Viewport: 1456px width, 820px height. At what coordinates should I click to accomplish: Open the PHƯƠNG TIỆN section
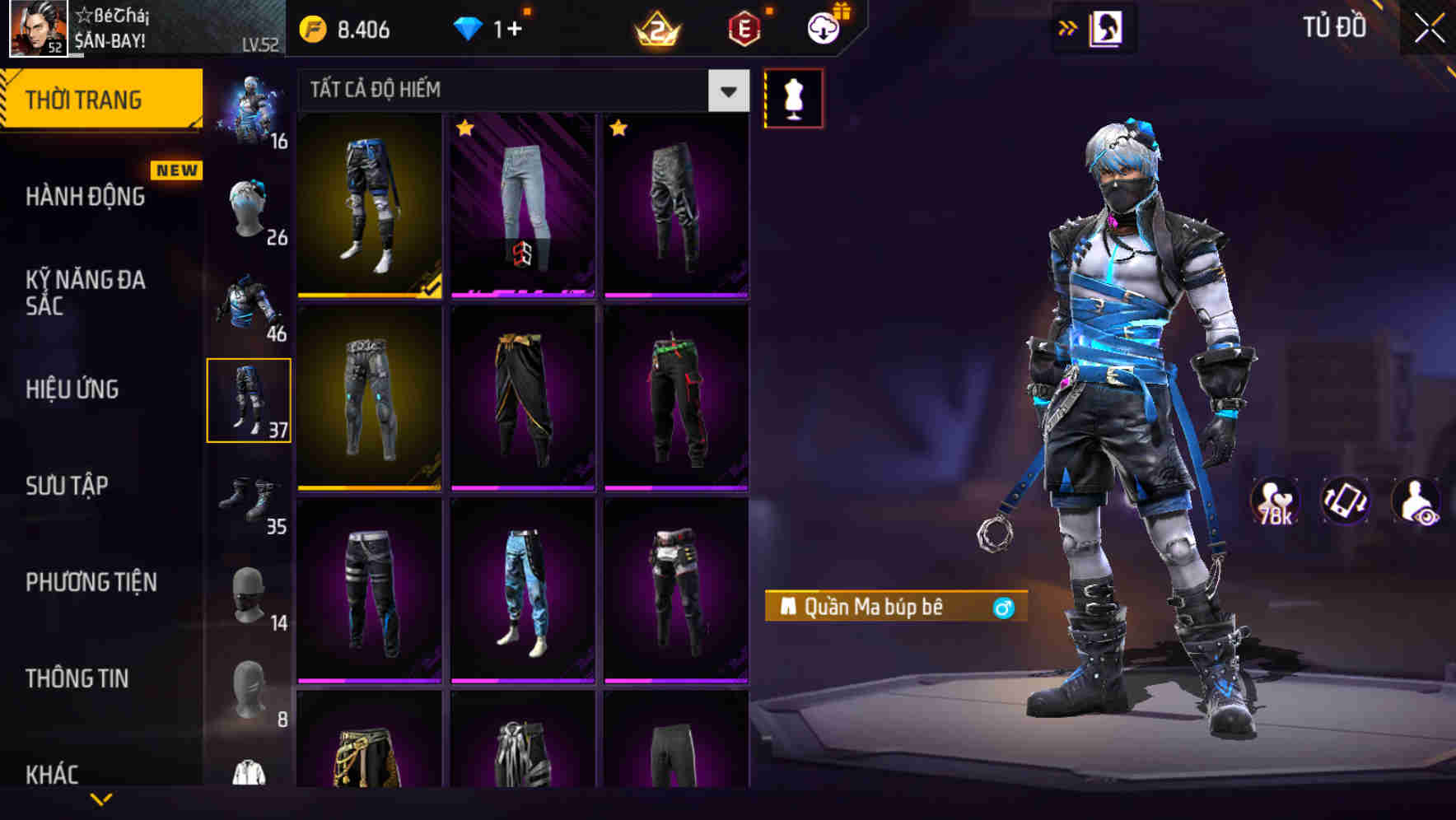(91, 582)
